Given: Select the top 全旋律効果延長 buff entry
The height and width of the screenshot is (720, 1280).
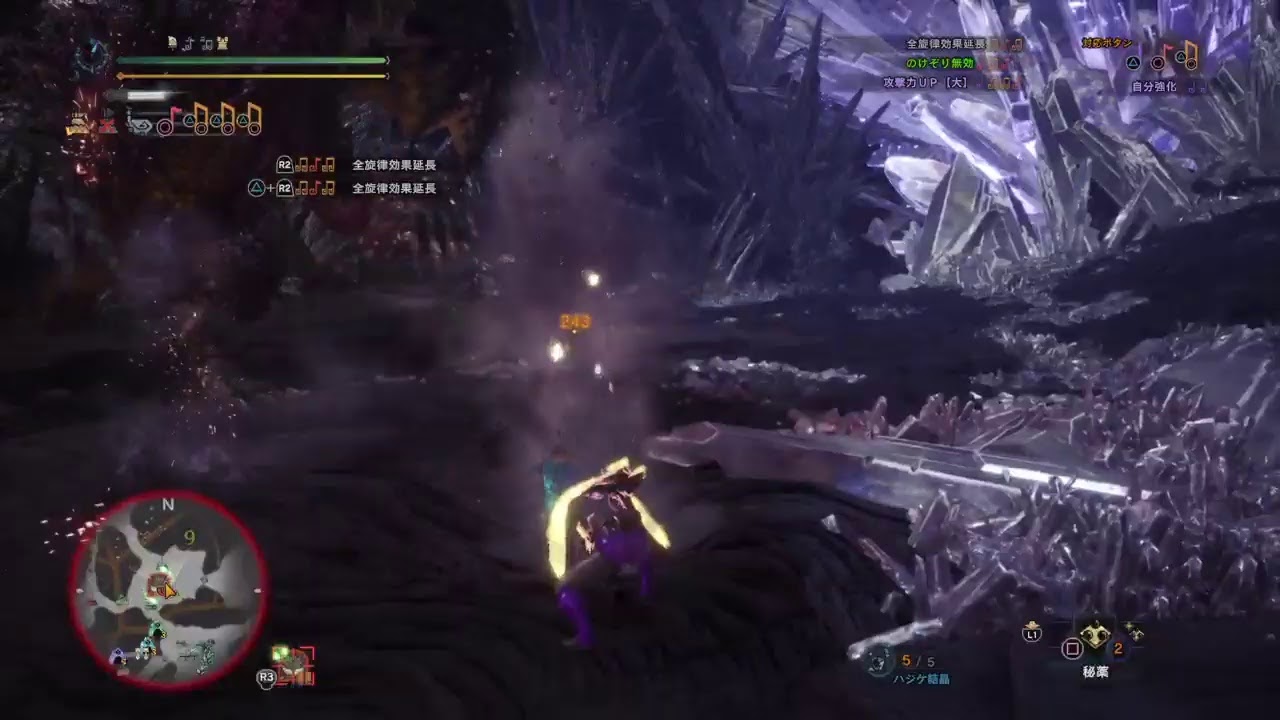Looking at the screenshot, I should [945, 43].
